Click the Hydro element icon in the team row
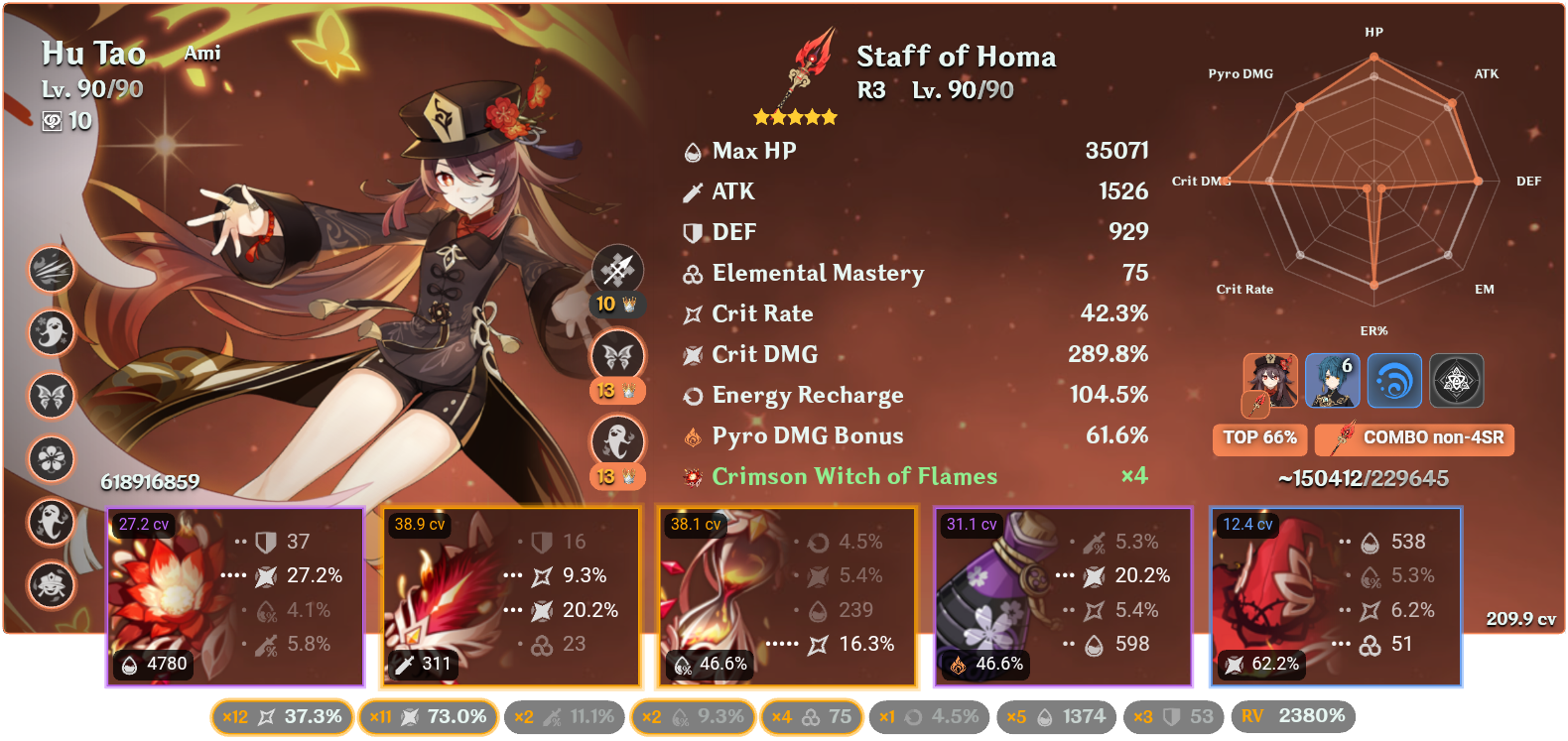This screenshot has height=741, width=1568. coord(1396,380)
